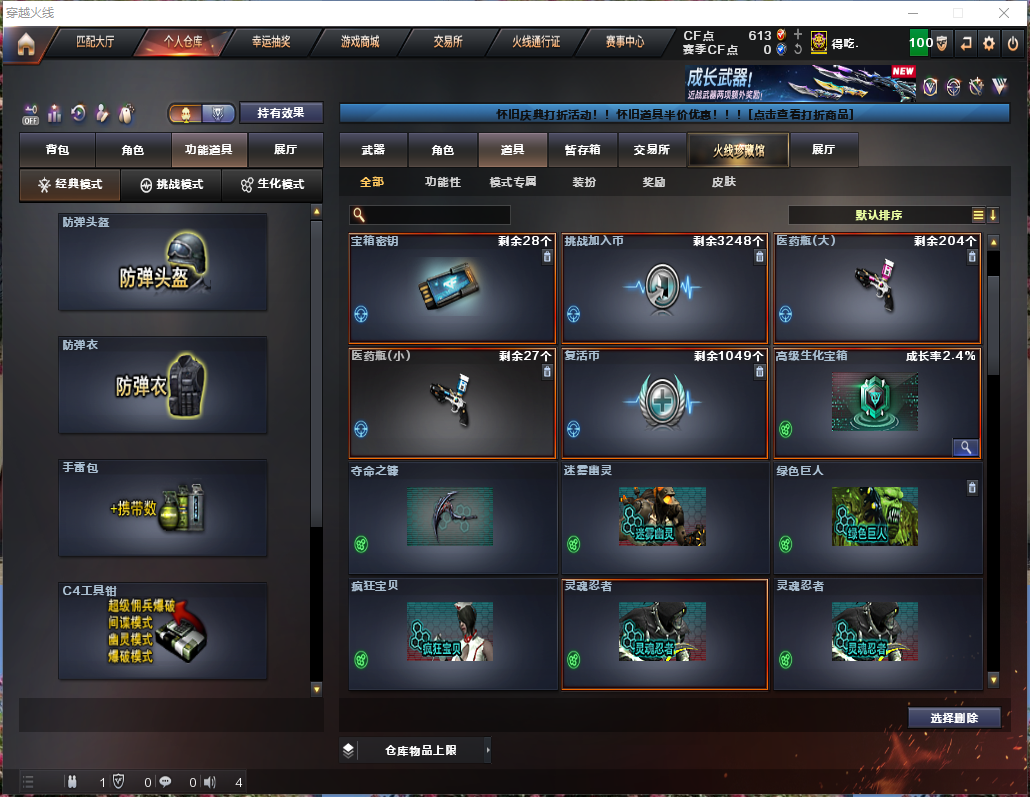Choose the 绿色巨人 item slot
This screenshot has width=1030, height=797.
point(877,517)
